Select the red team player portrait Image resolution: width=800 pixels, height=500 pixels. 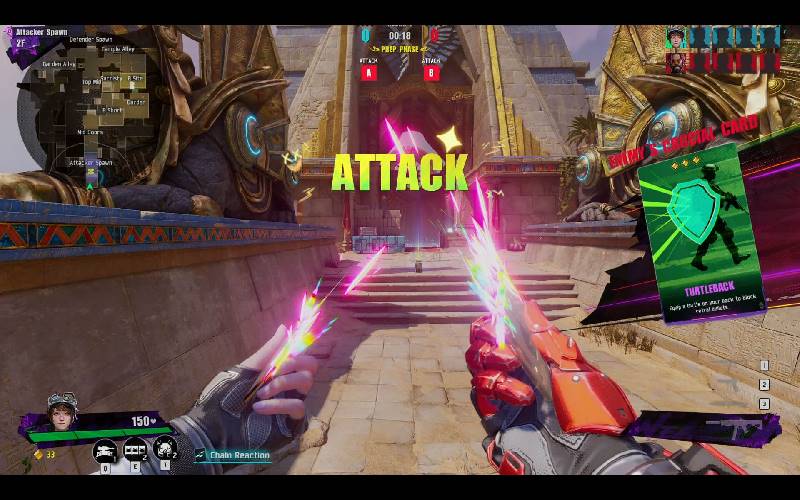pyautogui.click(x=677, y=62)
